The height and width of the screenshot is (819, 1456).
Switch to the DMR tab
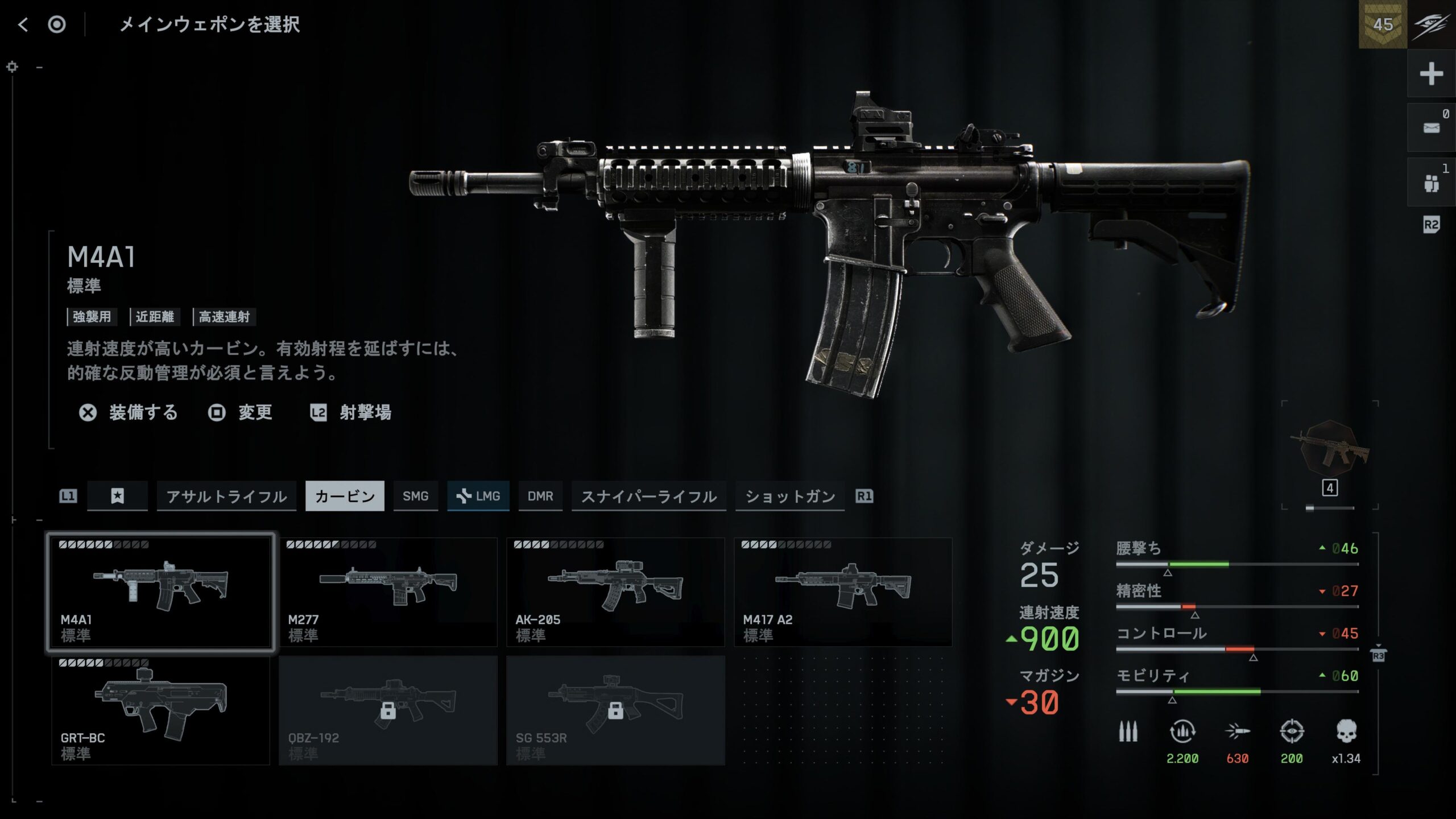540,497
